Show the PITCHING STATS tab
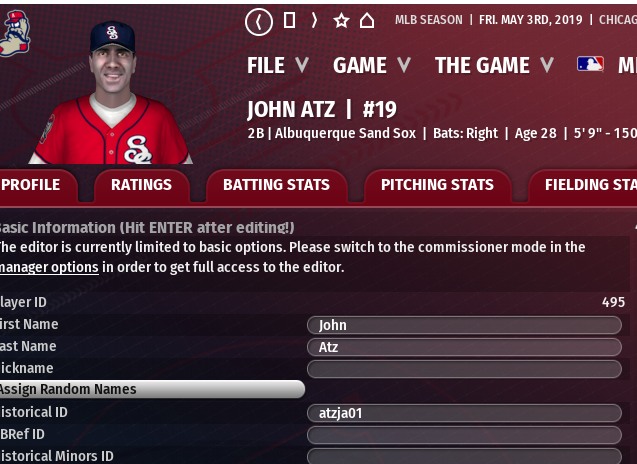 coord(437,185)
